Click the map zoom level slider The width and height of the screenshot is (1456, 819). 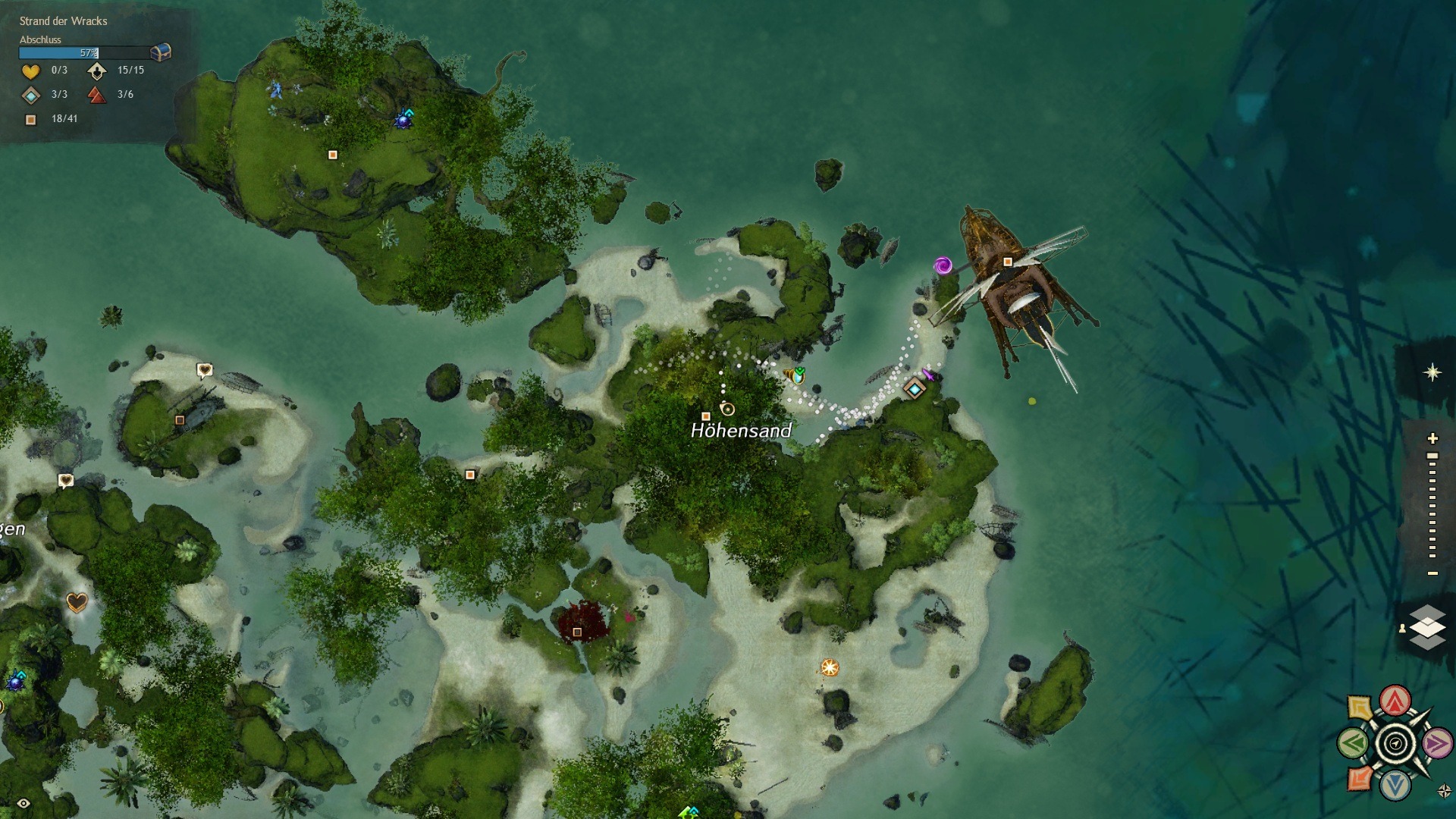pos(1432,506)
